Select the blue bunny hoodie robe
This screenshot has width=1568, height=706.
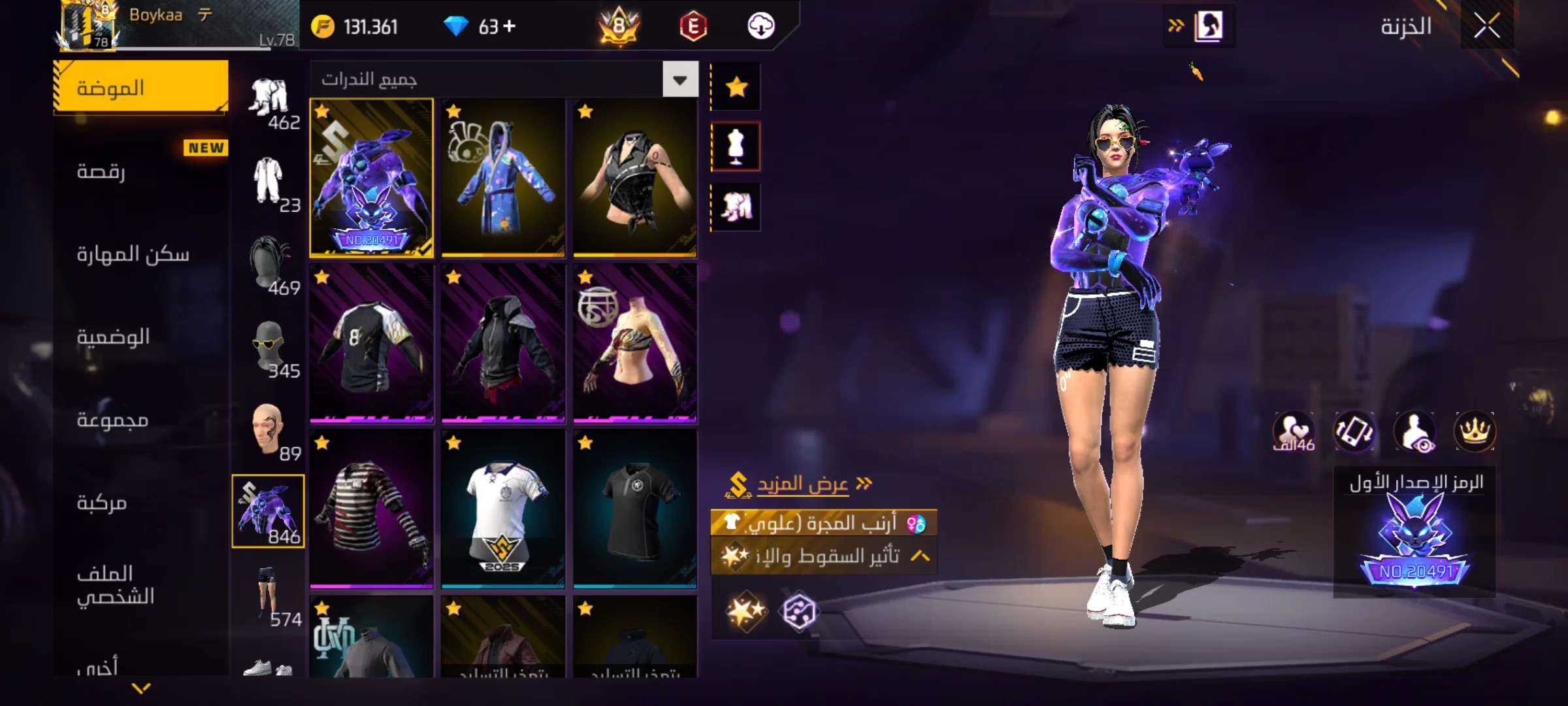503,177
